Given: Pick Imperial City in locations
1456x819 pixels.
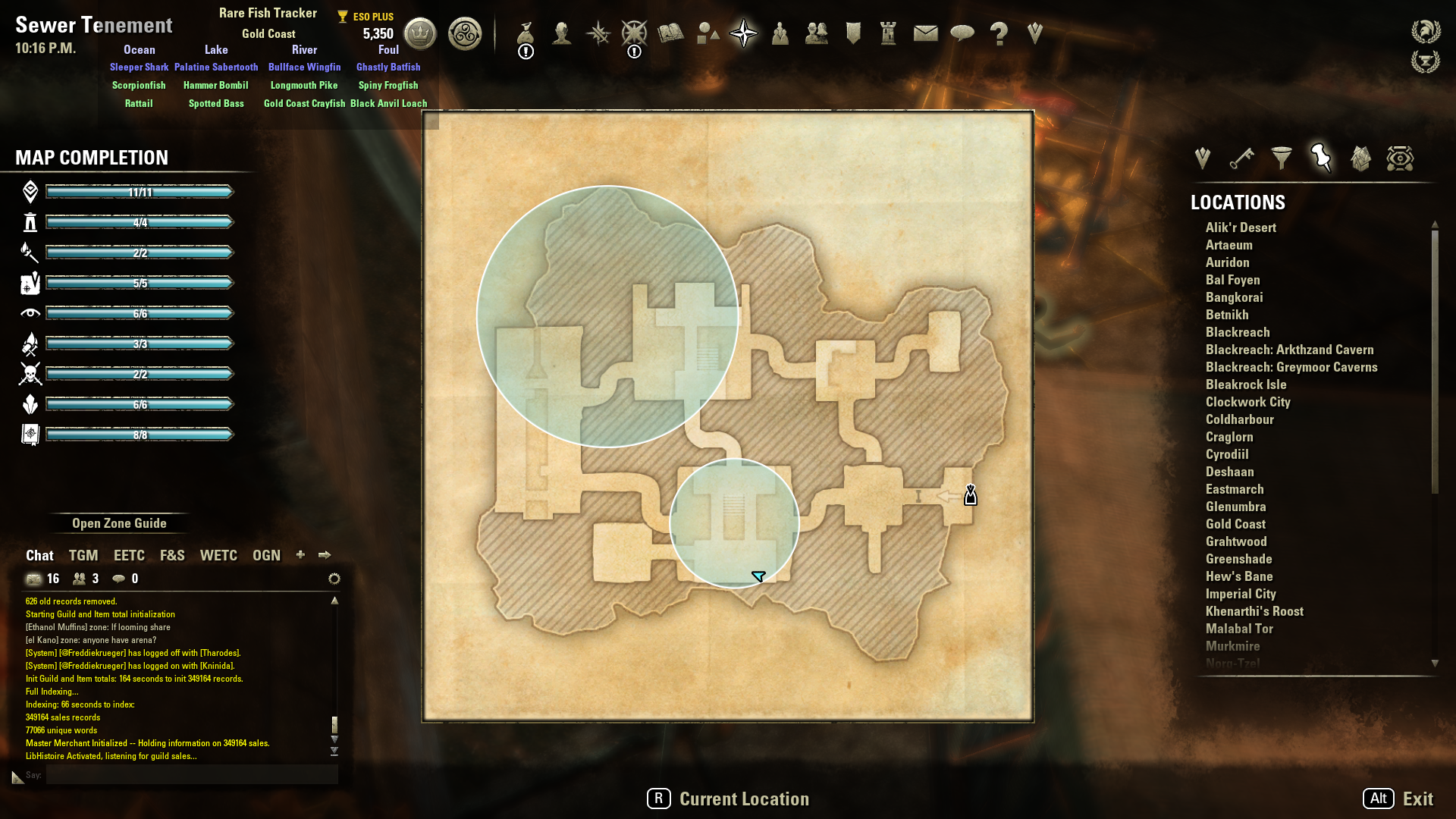Looking at the screenshot, I should point(1241,594).
